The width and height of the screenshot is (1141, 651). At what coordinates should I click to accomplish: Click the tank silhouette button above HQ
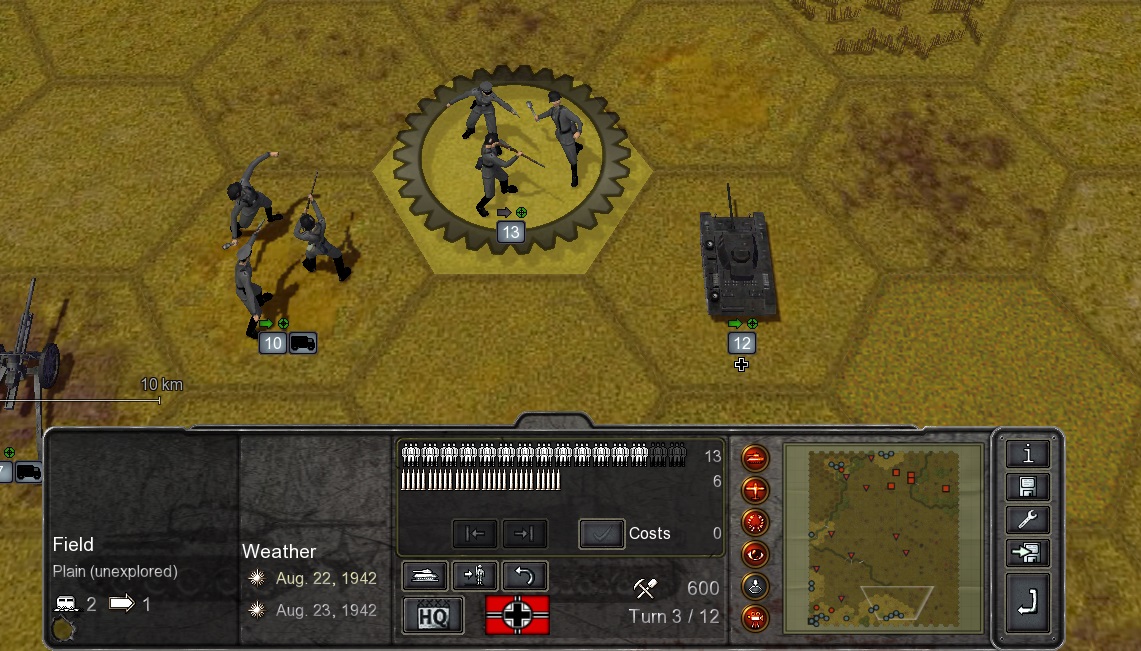424,575
